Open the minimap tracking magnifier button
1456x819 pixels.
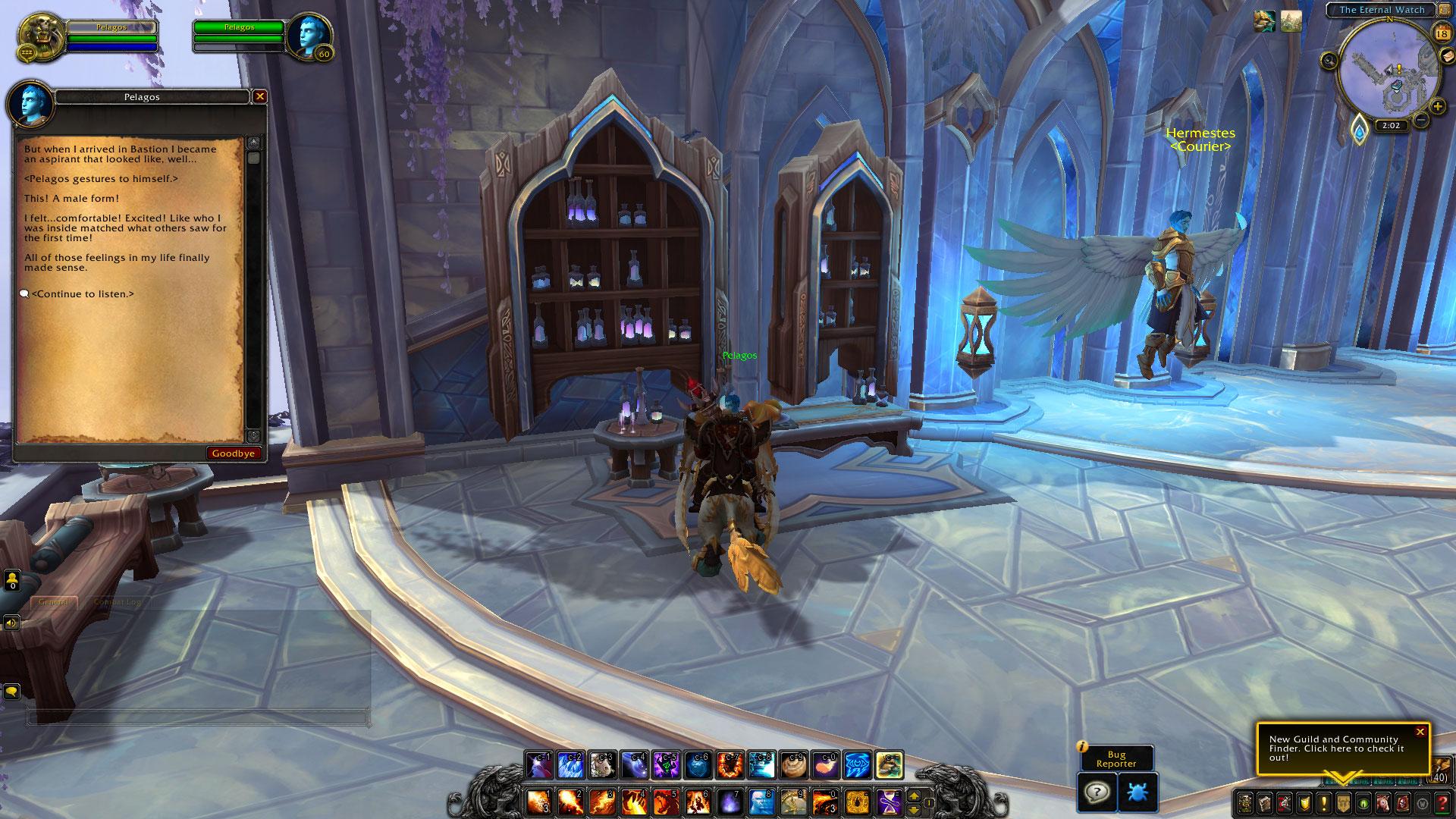click(1329, 60)
